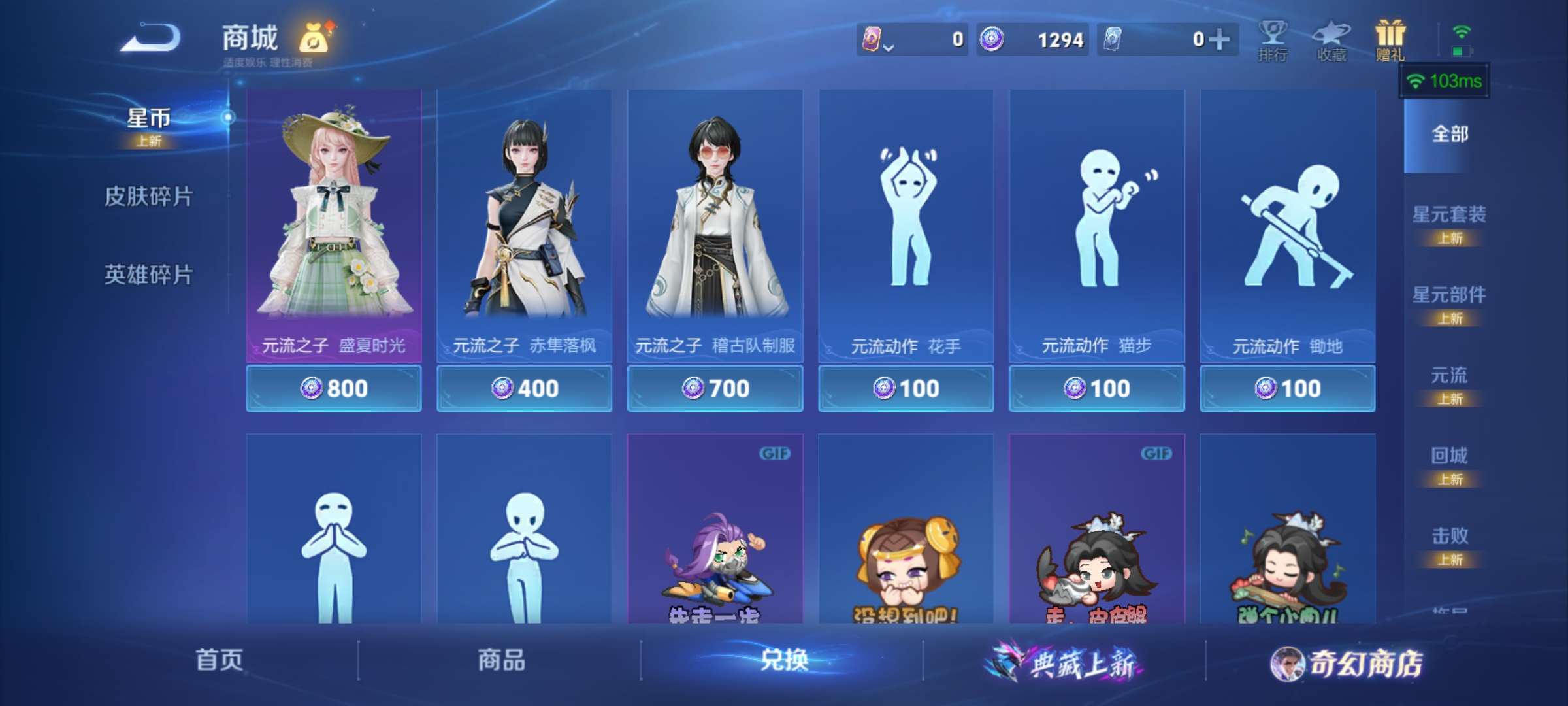Open the wallet icon beside 商城
This screenshot has width=1568, height=706.
pos(312,37)
